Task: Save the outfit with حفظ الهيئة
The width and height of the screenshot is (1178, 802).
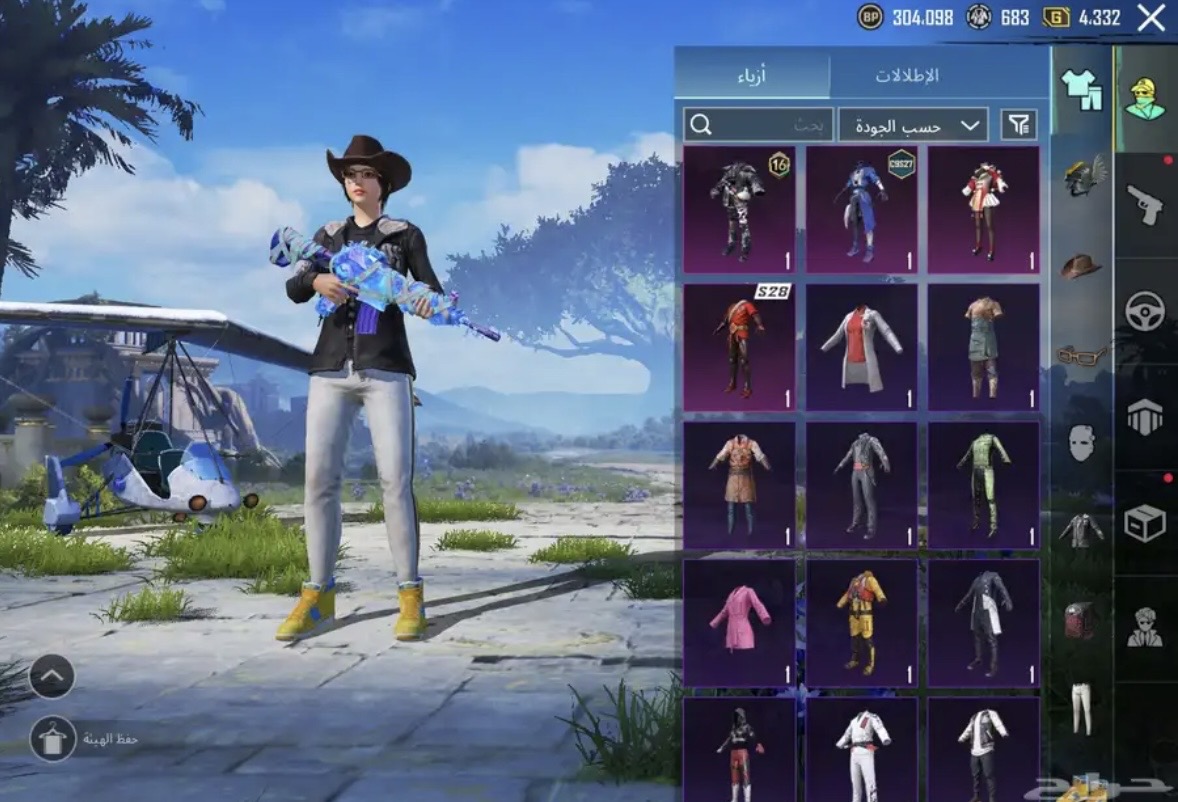Action: point(53,739)
